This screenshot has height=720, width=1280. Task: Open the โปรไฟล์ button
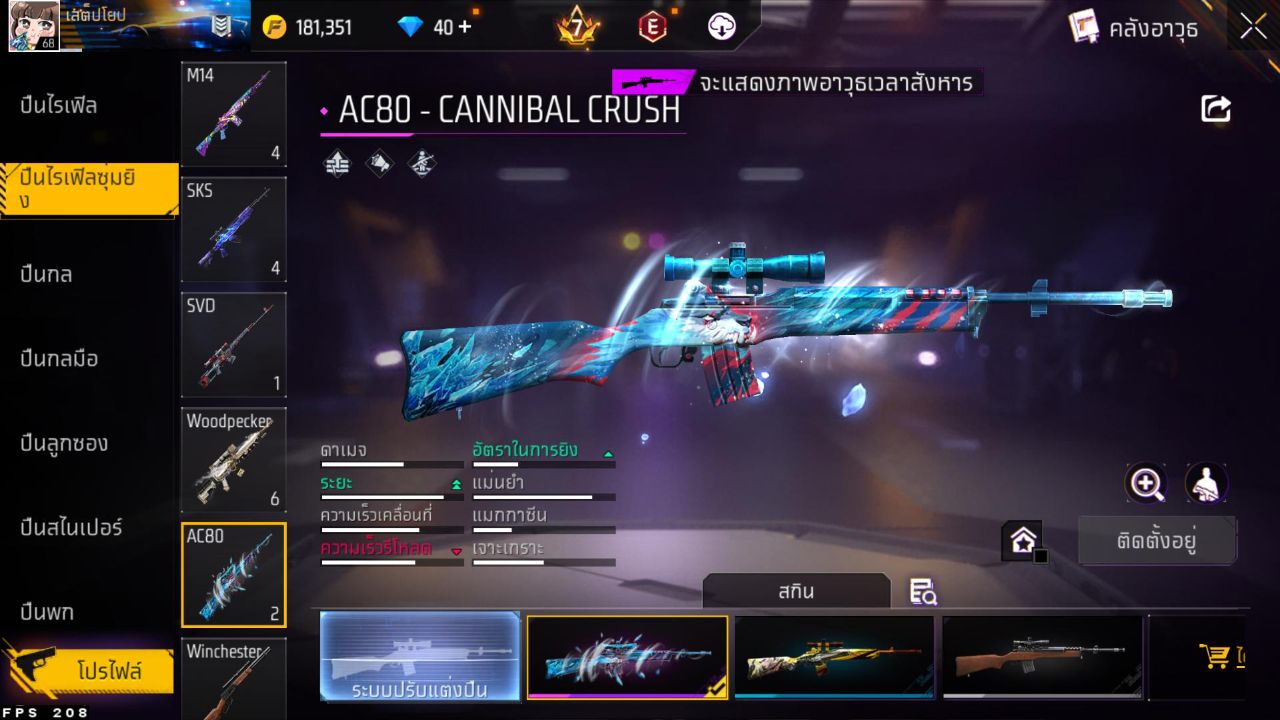tap(108, 671)
